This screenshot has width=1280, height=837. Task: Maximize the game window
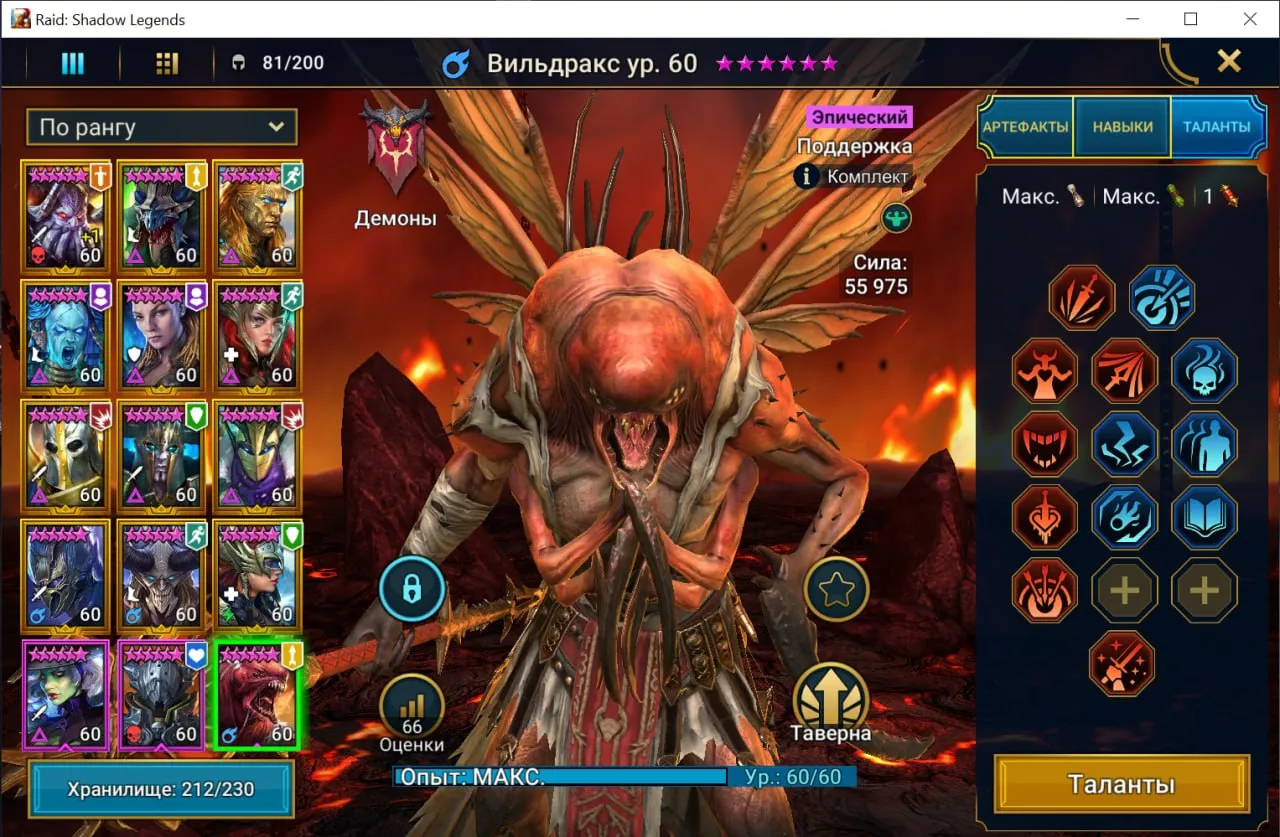pyautogui.click(x=1190, y=19)
